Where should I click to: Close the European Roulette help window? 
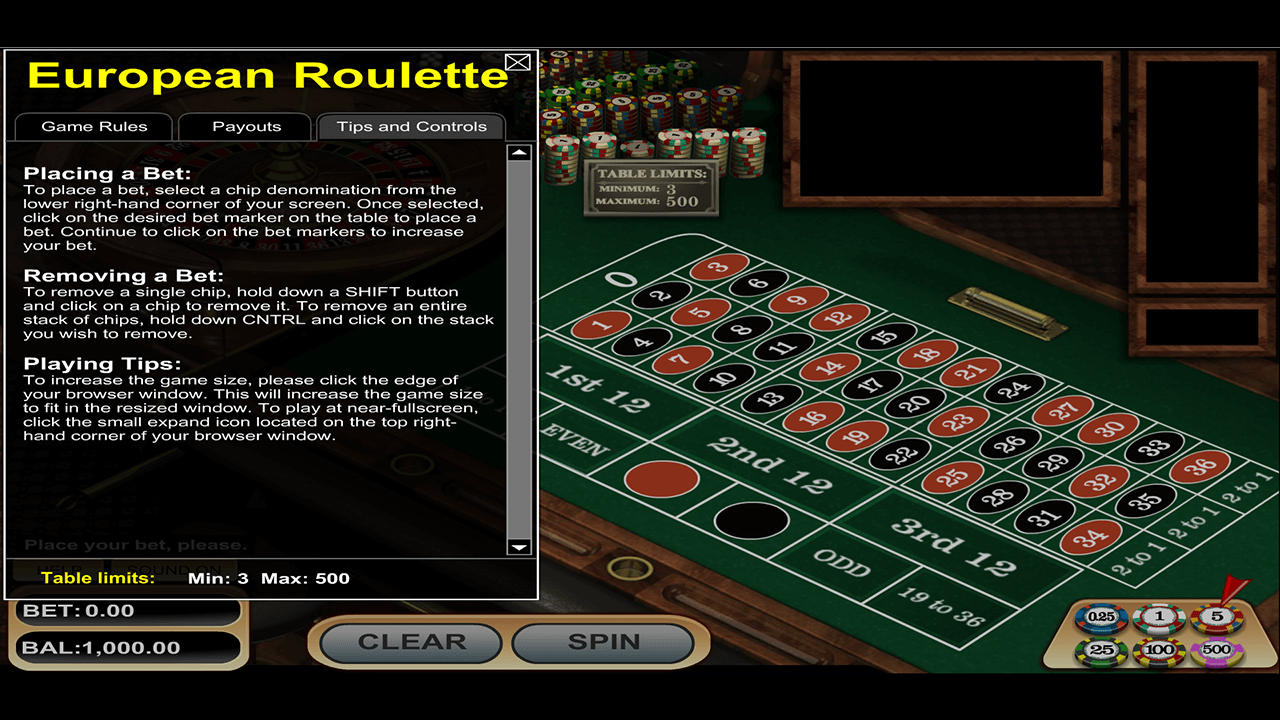(518, 61)
